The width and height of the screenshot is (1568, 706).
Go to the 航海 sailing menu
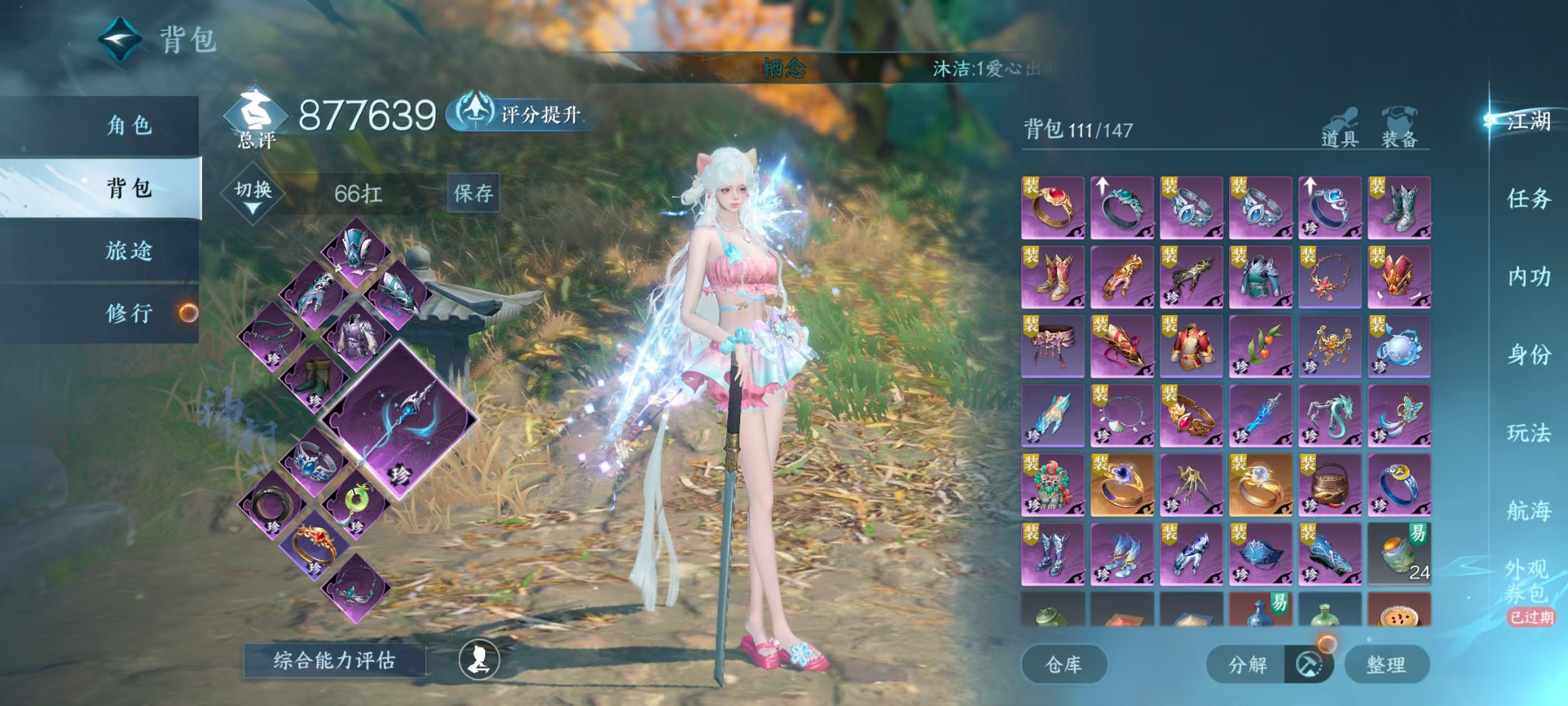click(1528, 510)
